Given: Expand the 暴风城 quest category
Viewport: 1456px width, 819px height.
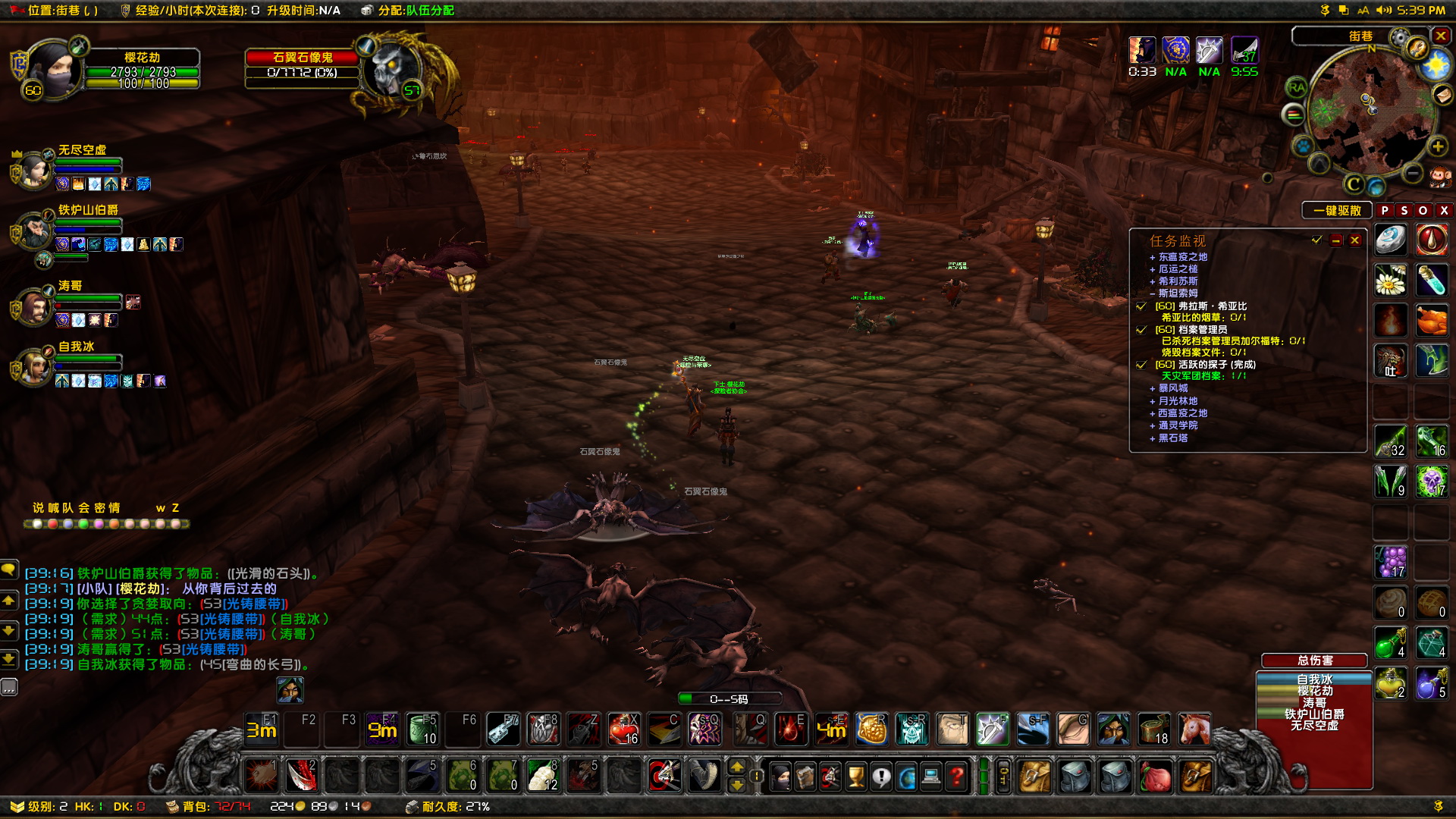Looking at the screenshot, I should (x=1152, y=388).
